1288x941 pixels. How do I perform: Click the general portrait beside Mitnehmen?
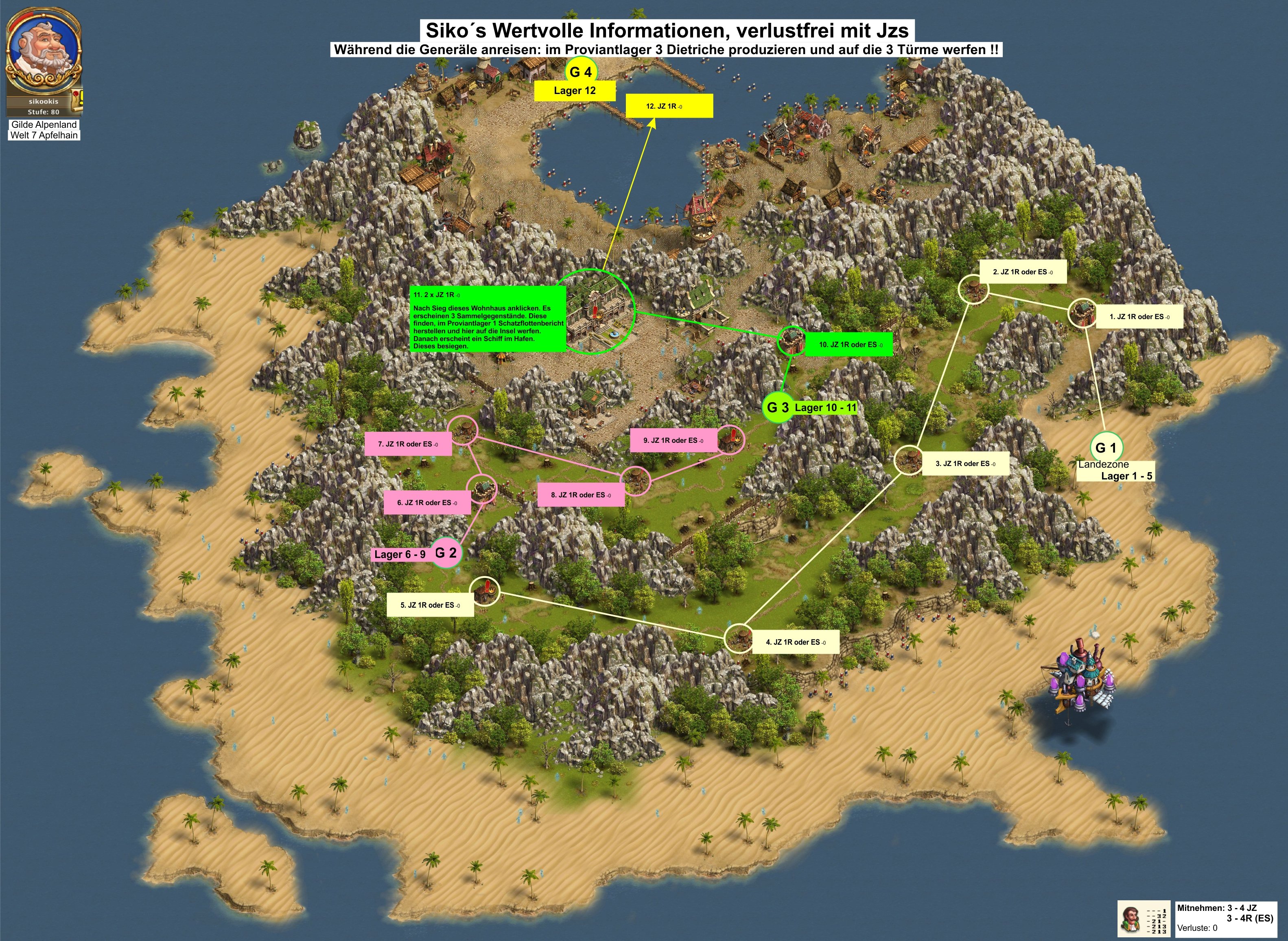(1130, 918)
